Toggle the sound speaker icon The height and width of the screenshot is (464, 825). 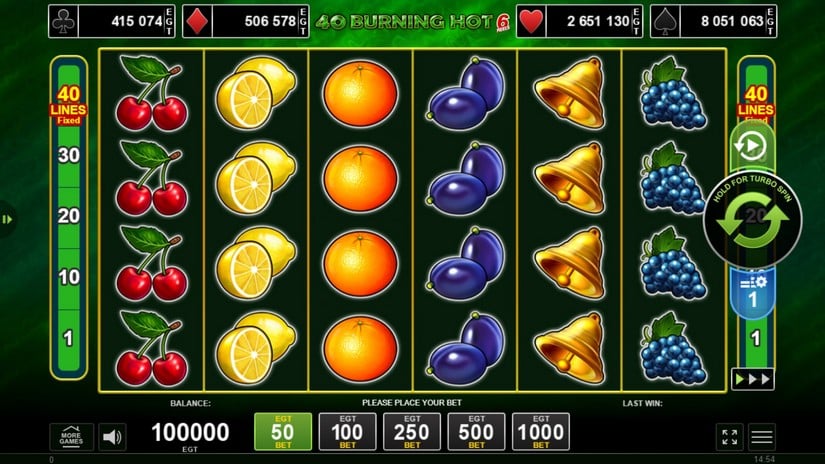113,437
